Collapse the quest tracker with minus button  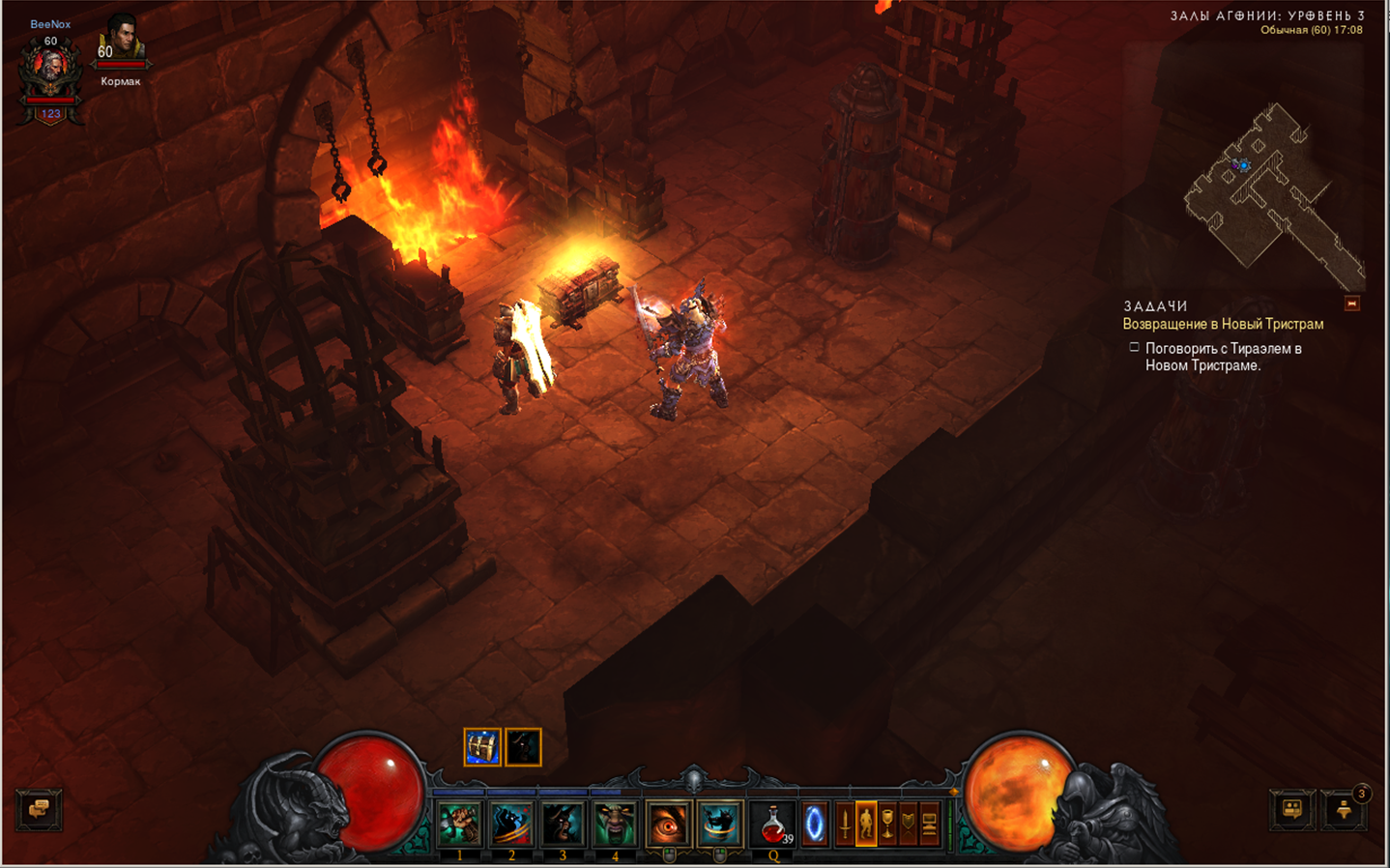[x=1352, y=304]
